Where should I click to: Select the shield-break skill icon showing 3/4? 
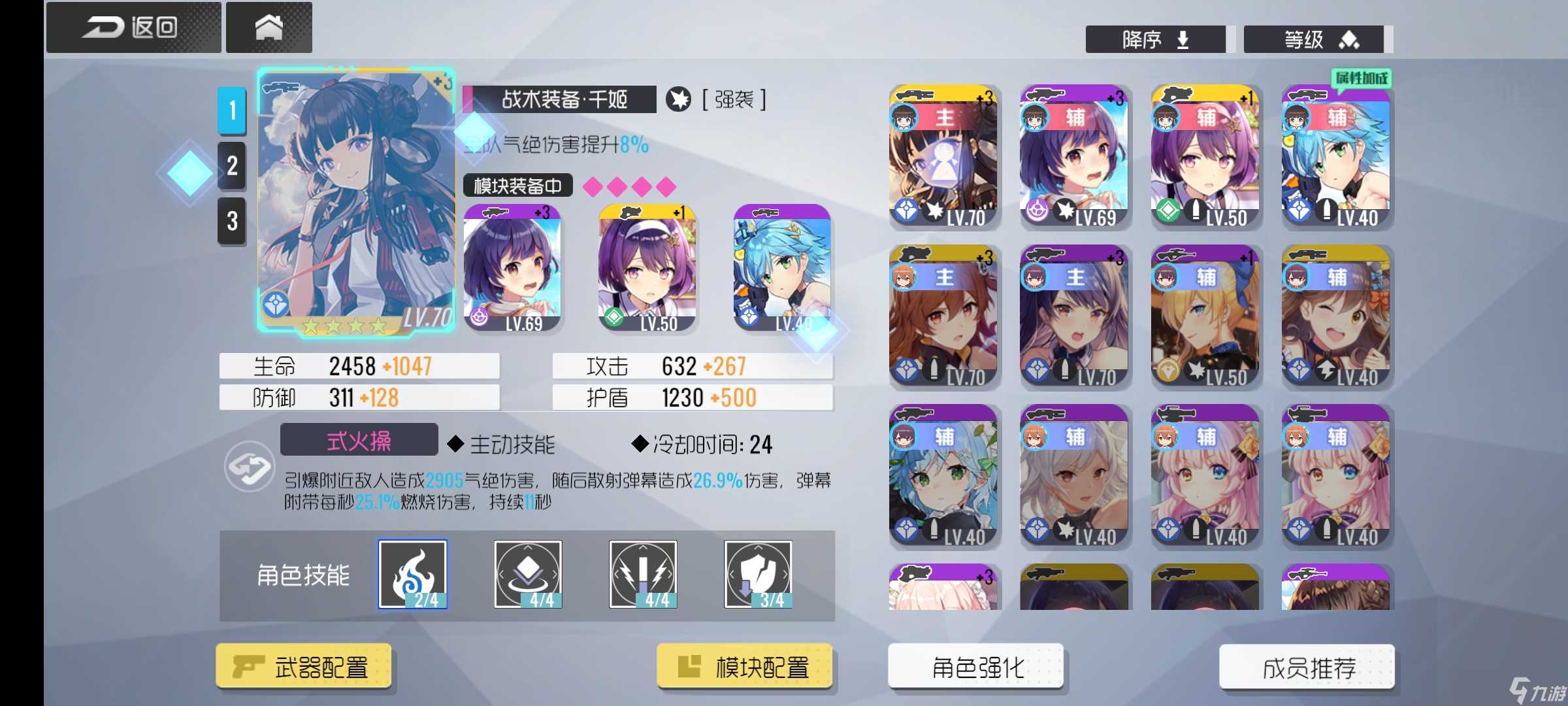(x=758, y=574)
